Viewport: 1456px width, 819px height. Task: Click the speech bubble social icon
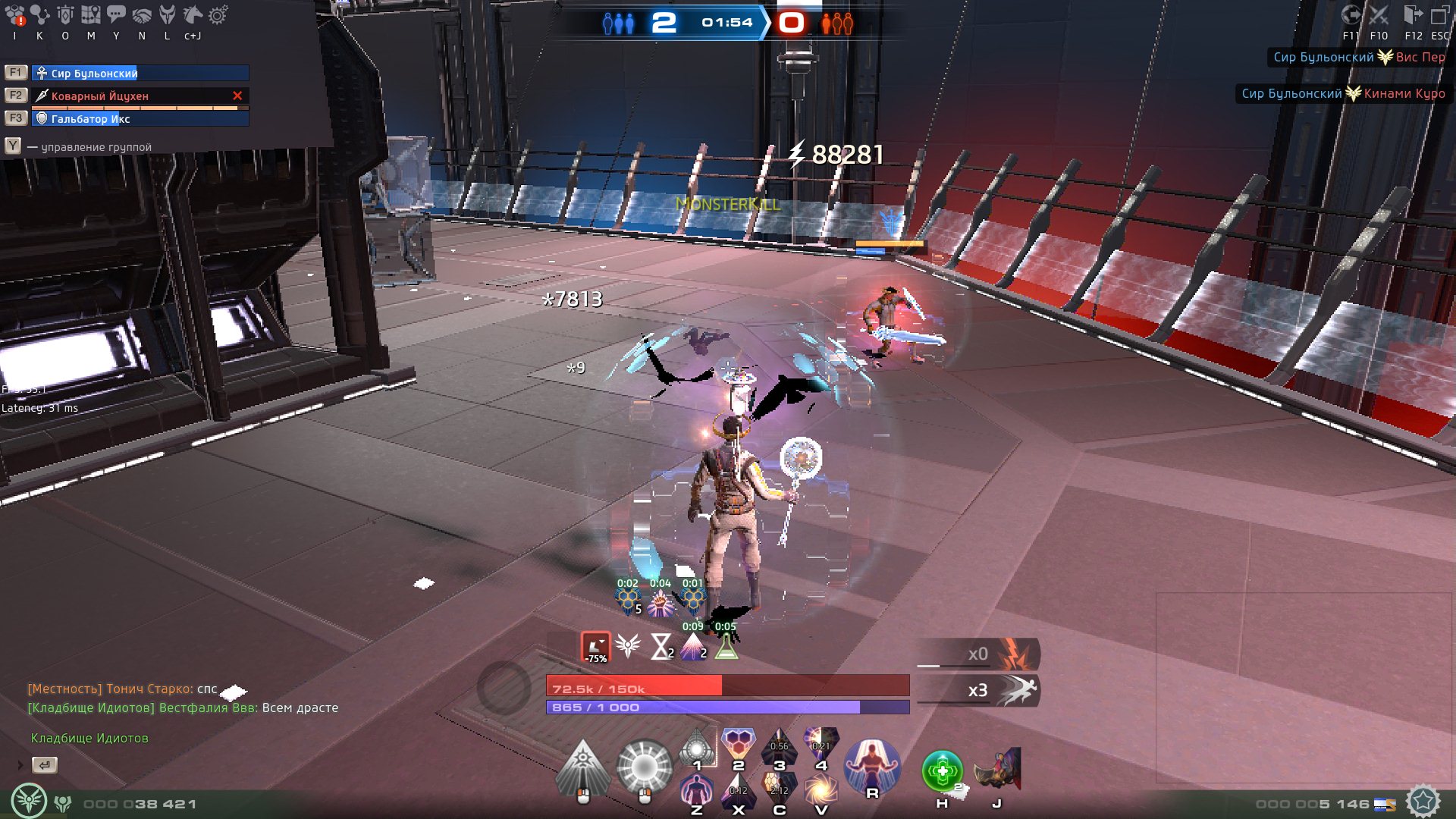click(116, 15)
